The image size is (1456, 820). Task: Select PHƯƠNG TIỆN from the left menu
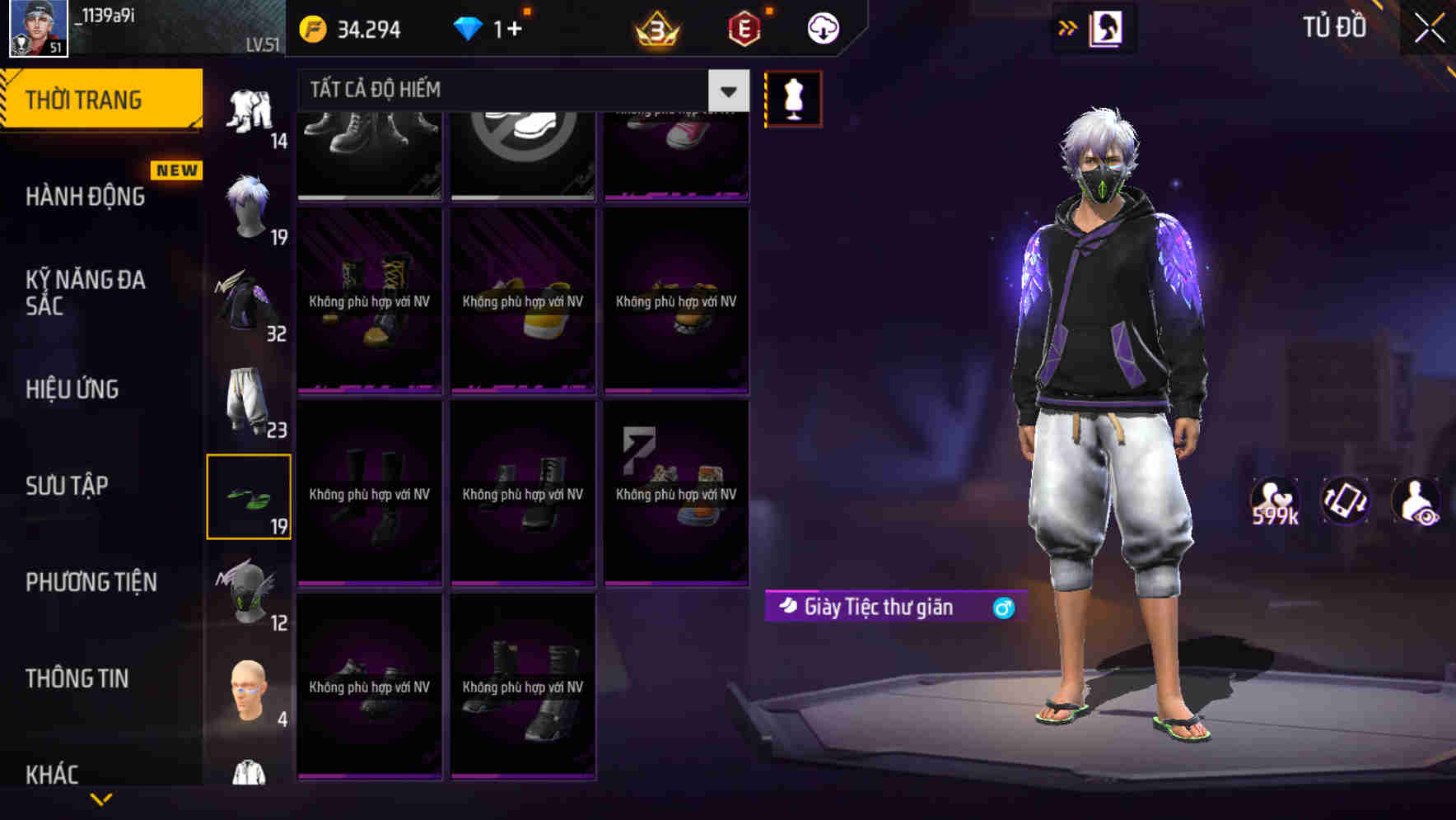(x=91, y=582)
